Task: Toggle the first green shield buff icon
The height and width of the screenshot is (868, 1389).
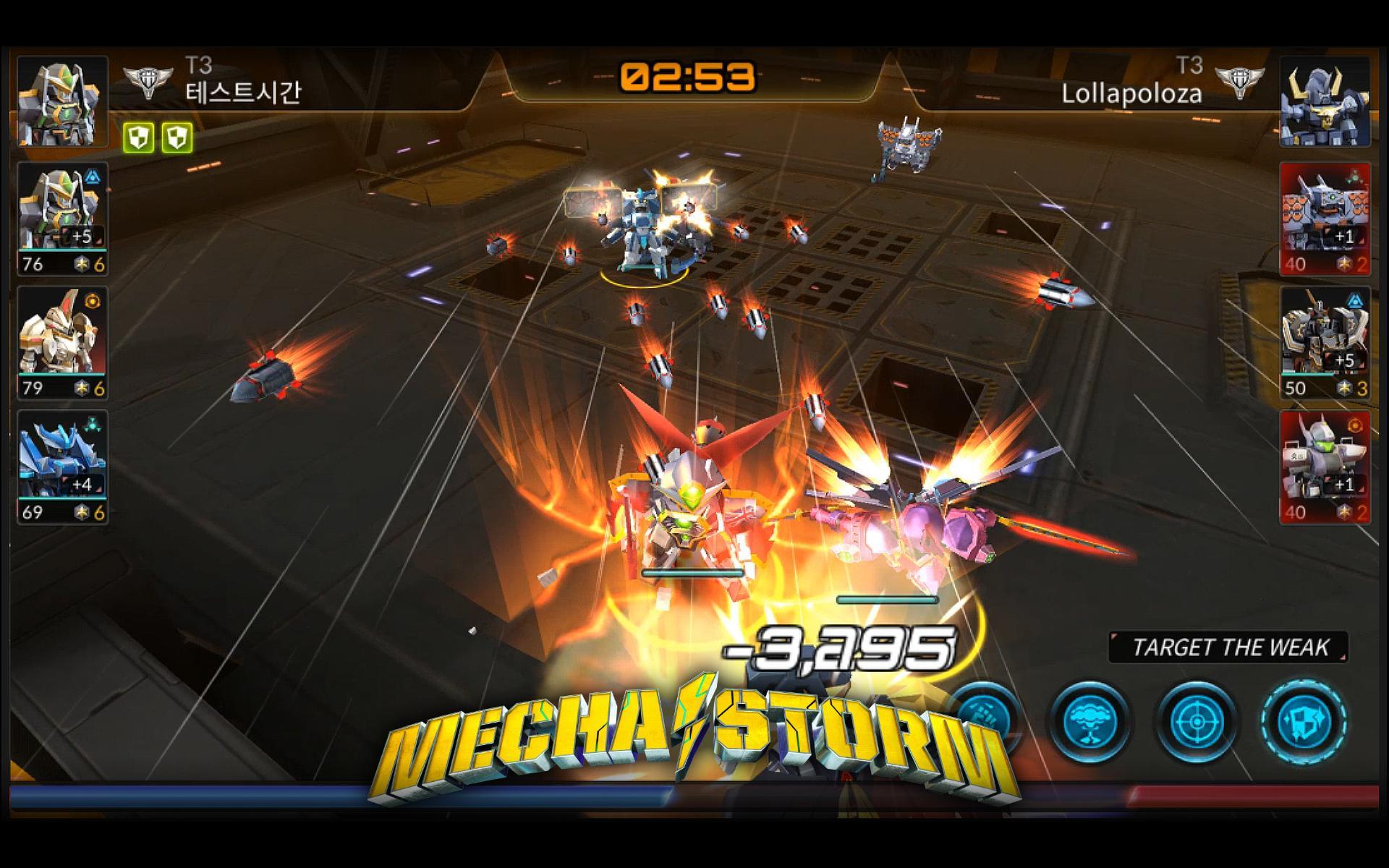Action: point(139,135)
